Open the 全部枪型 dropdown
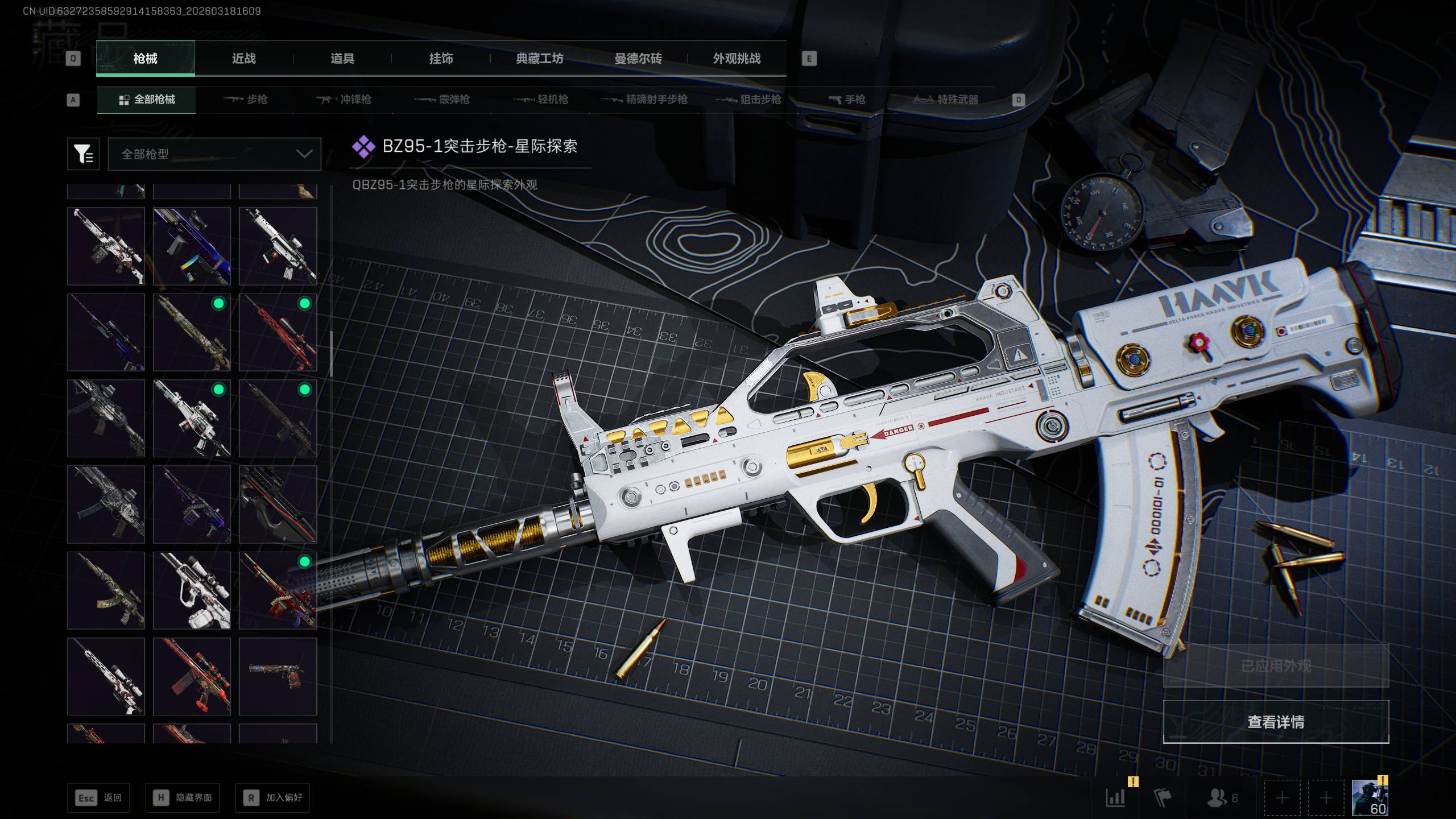 pyautogui.click(x=214, y=154)
